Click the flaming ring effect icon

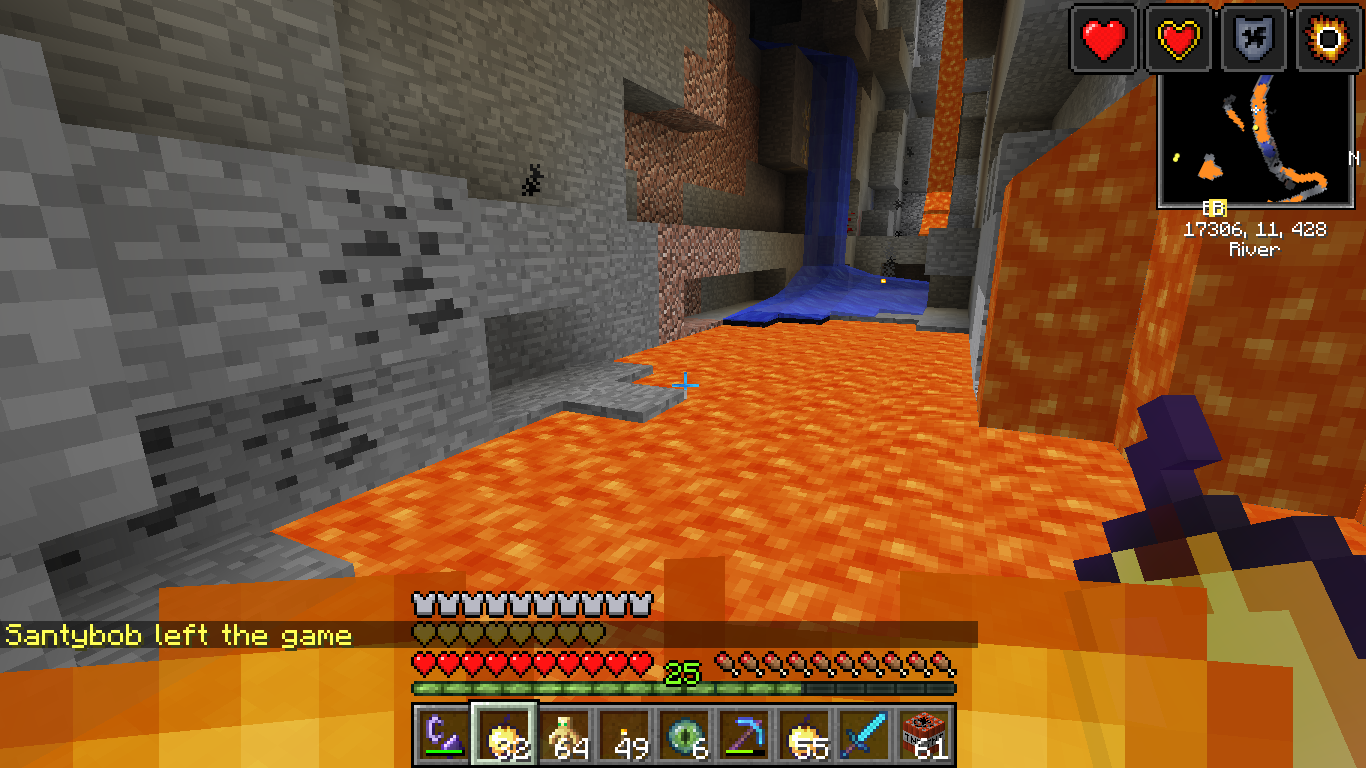(x=1329, y=39)
